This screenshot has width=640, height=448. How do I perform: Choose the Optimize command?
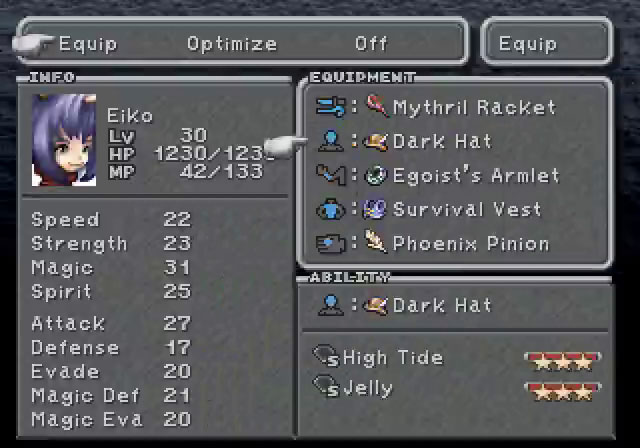pos(232,44)
